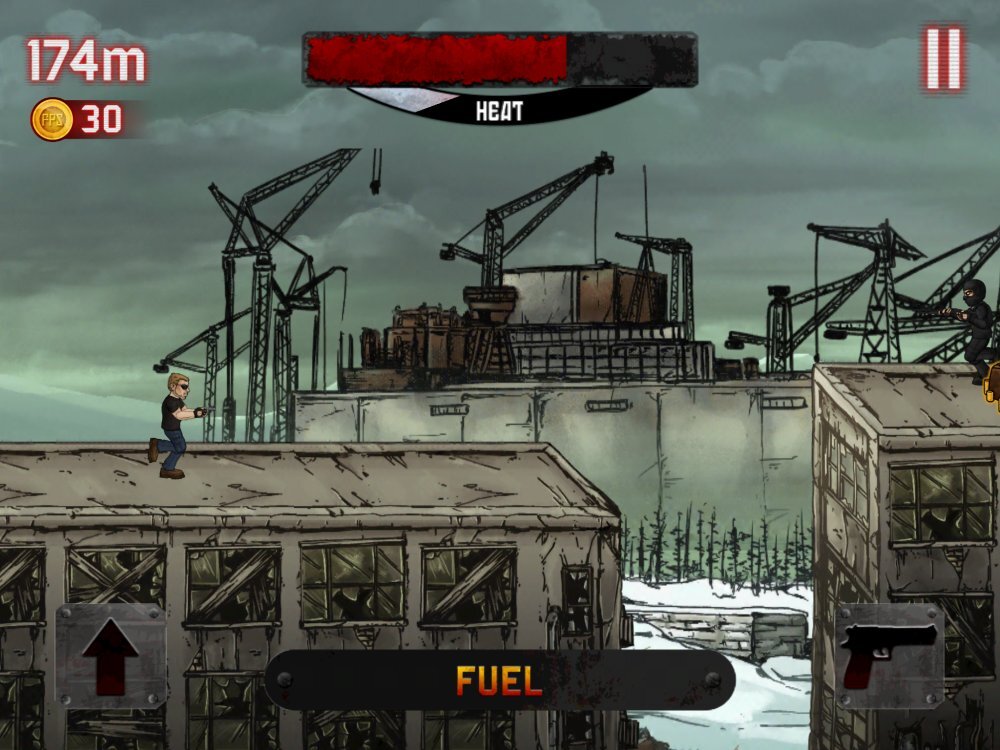Tap the red up-arrow jump button
The image size is (1000, 750).
(111, 656)
